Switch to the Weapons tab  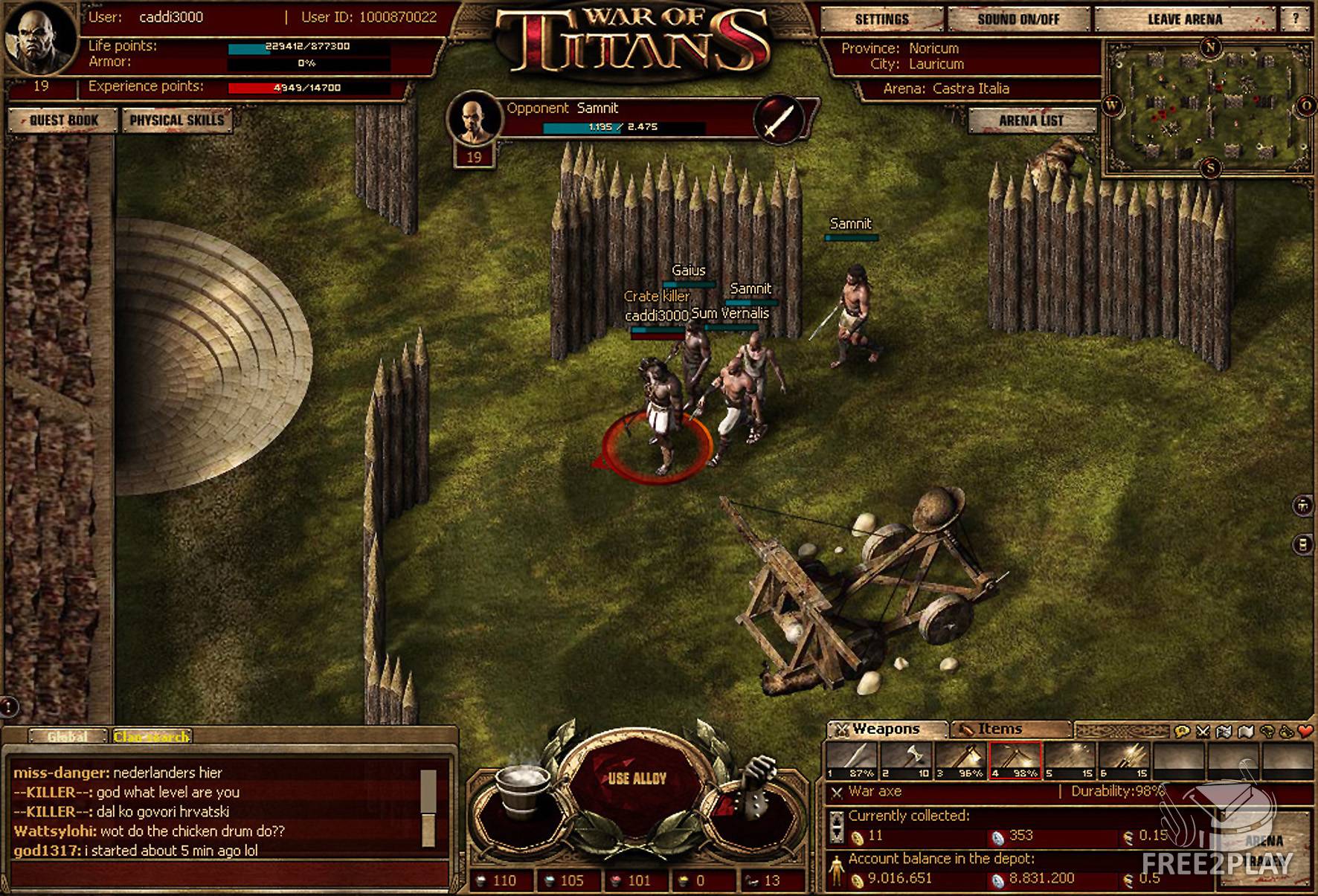pyautogui.click(x=886, y=729)
